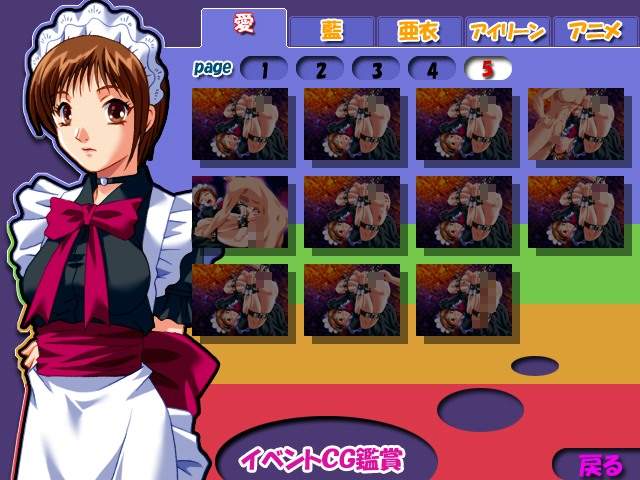Switch to the アイリーン tab
Image resolution: width=640 pixels, height=480 pixels.
click(x=506, y=31)
